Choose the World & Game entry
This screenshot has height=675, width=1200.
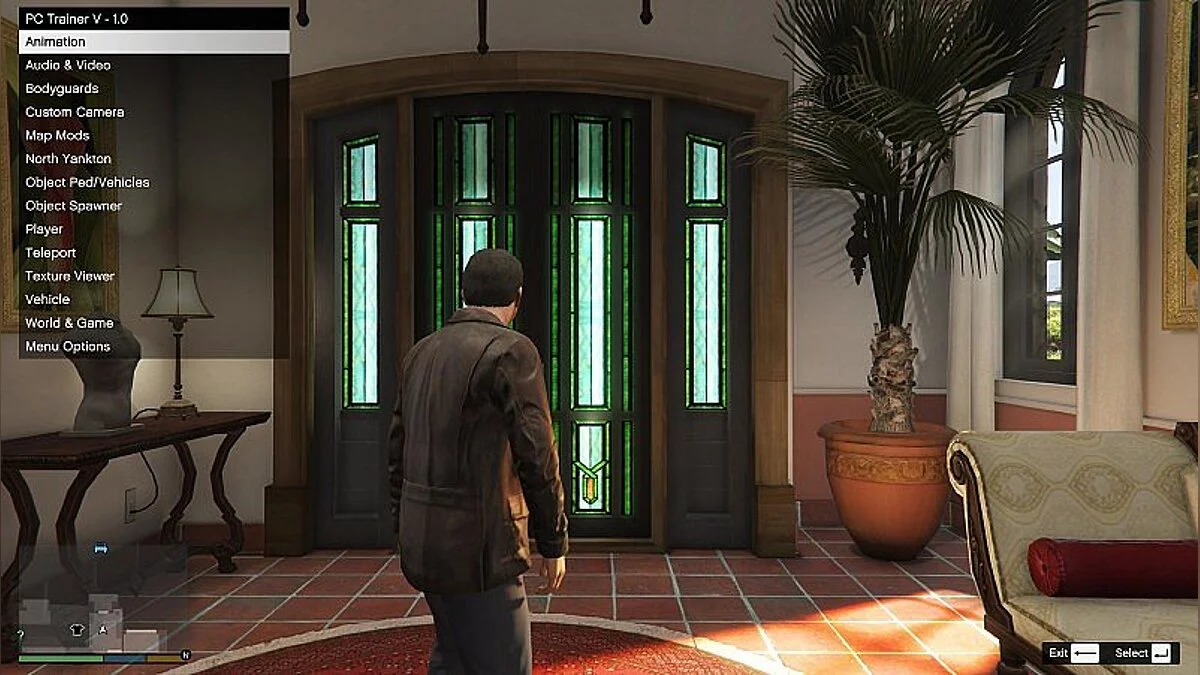pos(69,323)
